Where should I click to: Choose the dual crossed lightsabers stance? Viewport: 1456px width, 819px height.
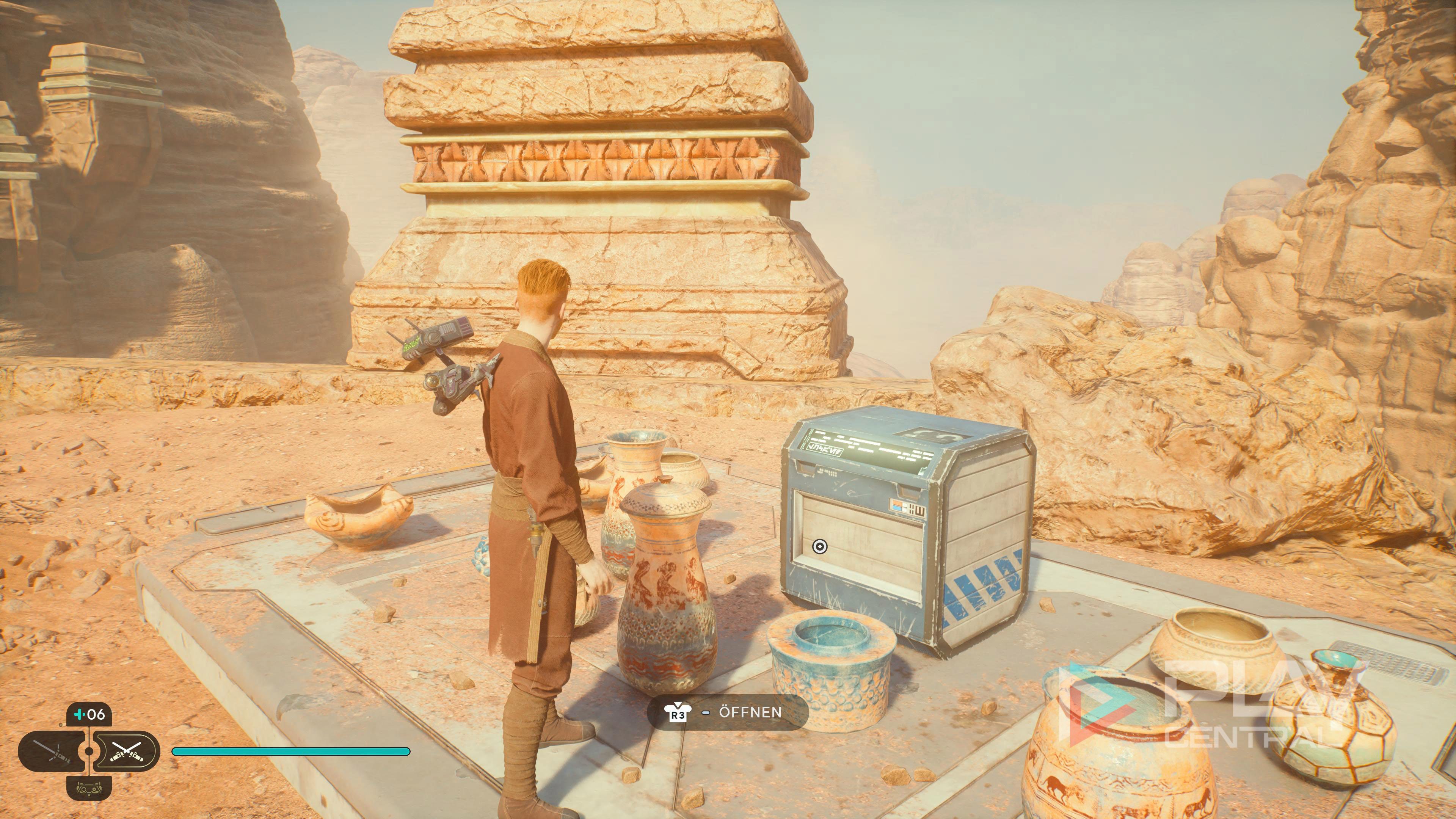tap(126, 751)
